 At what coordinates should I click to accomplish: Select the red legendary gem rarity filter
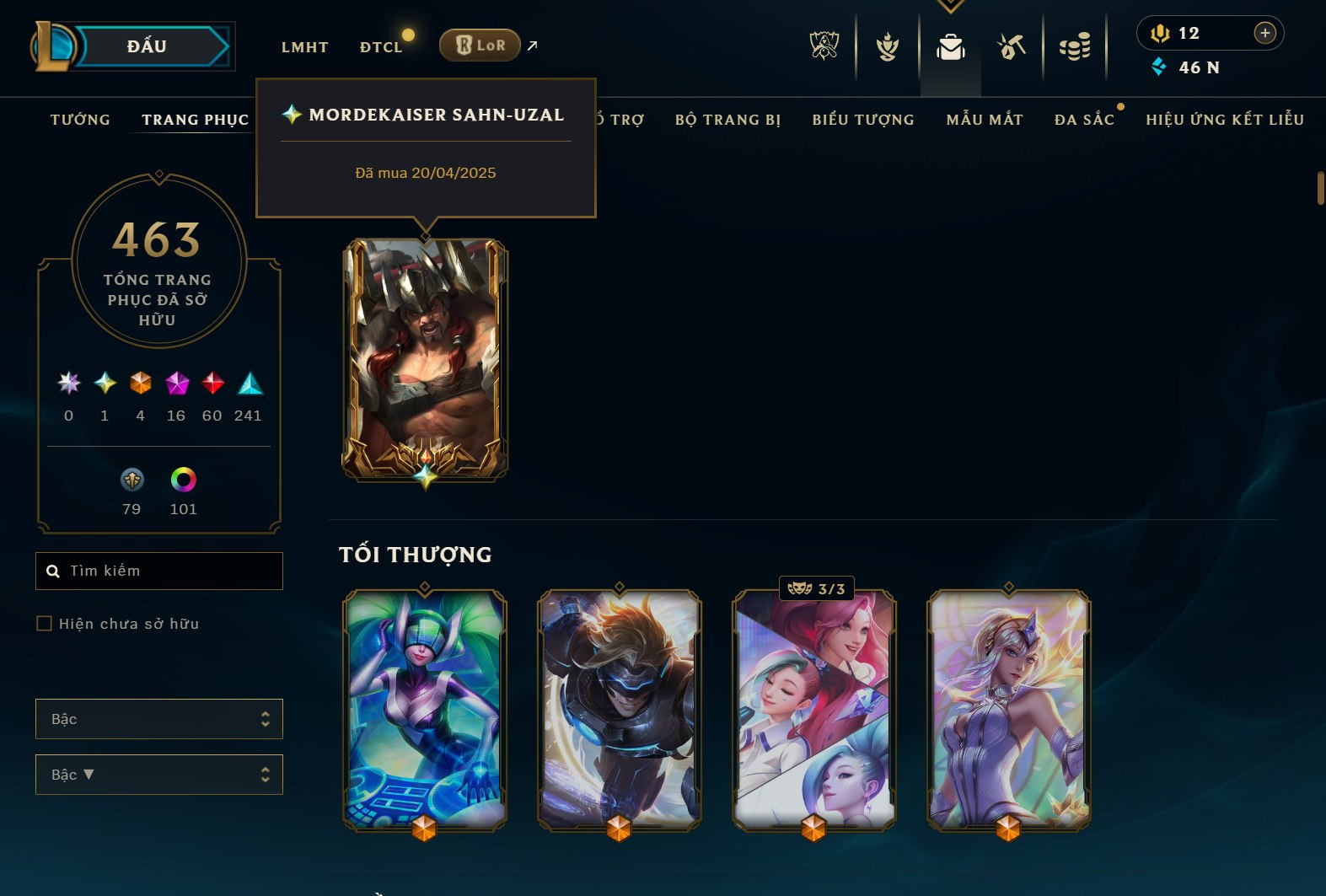point(212,384)
